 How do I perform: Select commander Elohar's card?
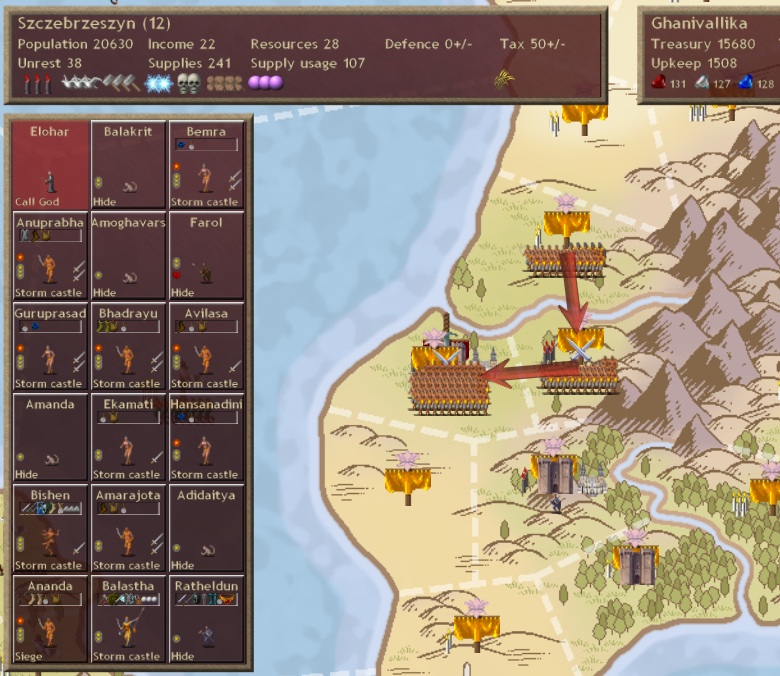pos(50,165)
